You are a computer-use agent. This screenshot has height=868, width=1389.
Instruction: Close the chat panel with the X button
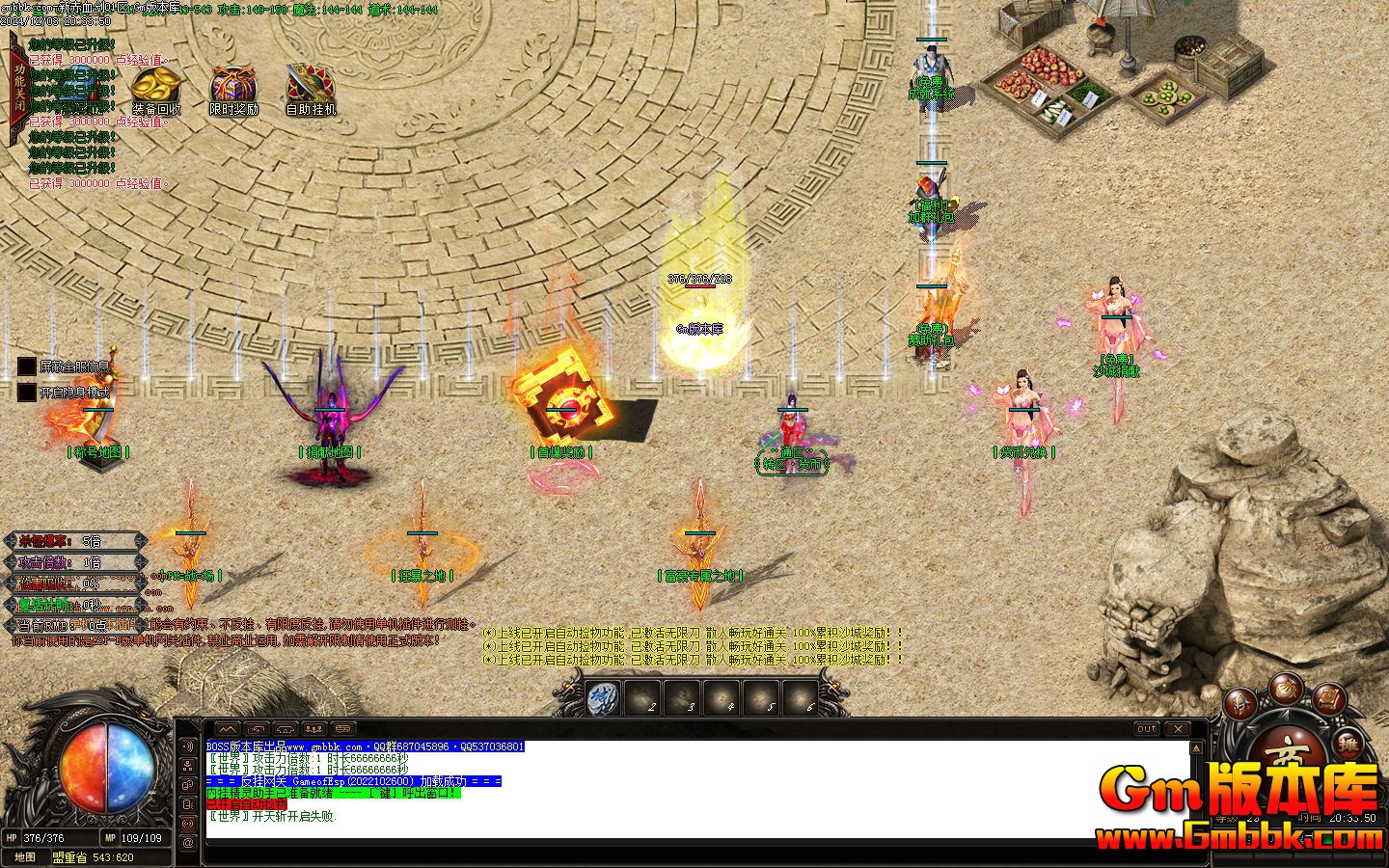coord(1178,728)
